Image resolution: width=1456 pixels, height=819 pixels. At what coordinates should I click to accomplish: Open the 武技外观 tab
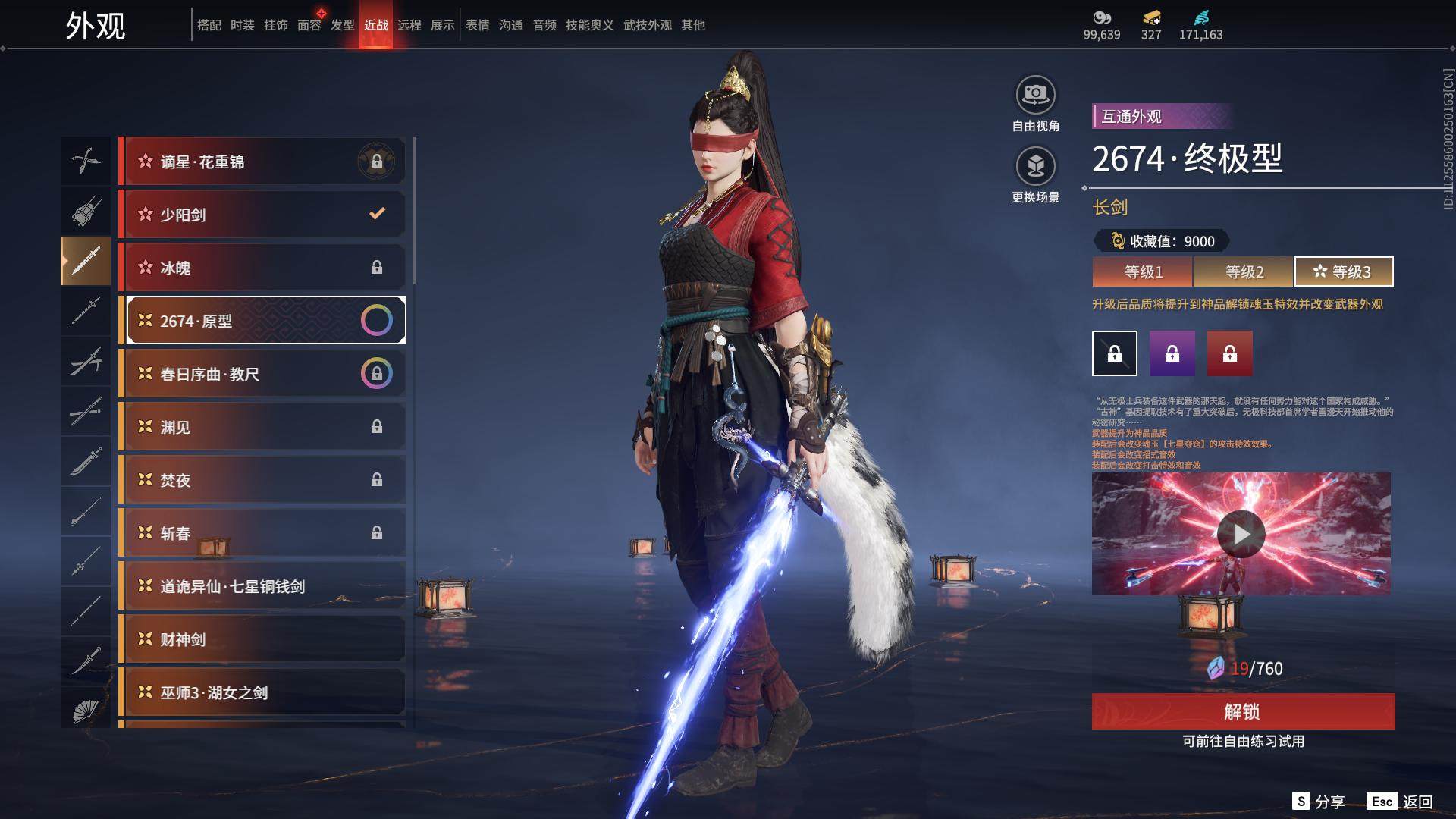[x=647, y=25]
